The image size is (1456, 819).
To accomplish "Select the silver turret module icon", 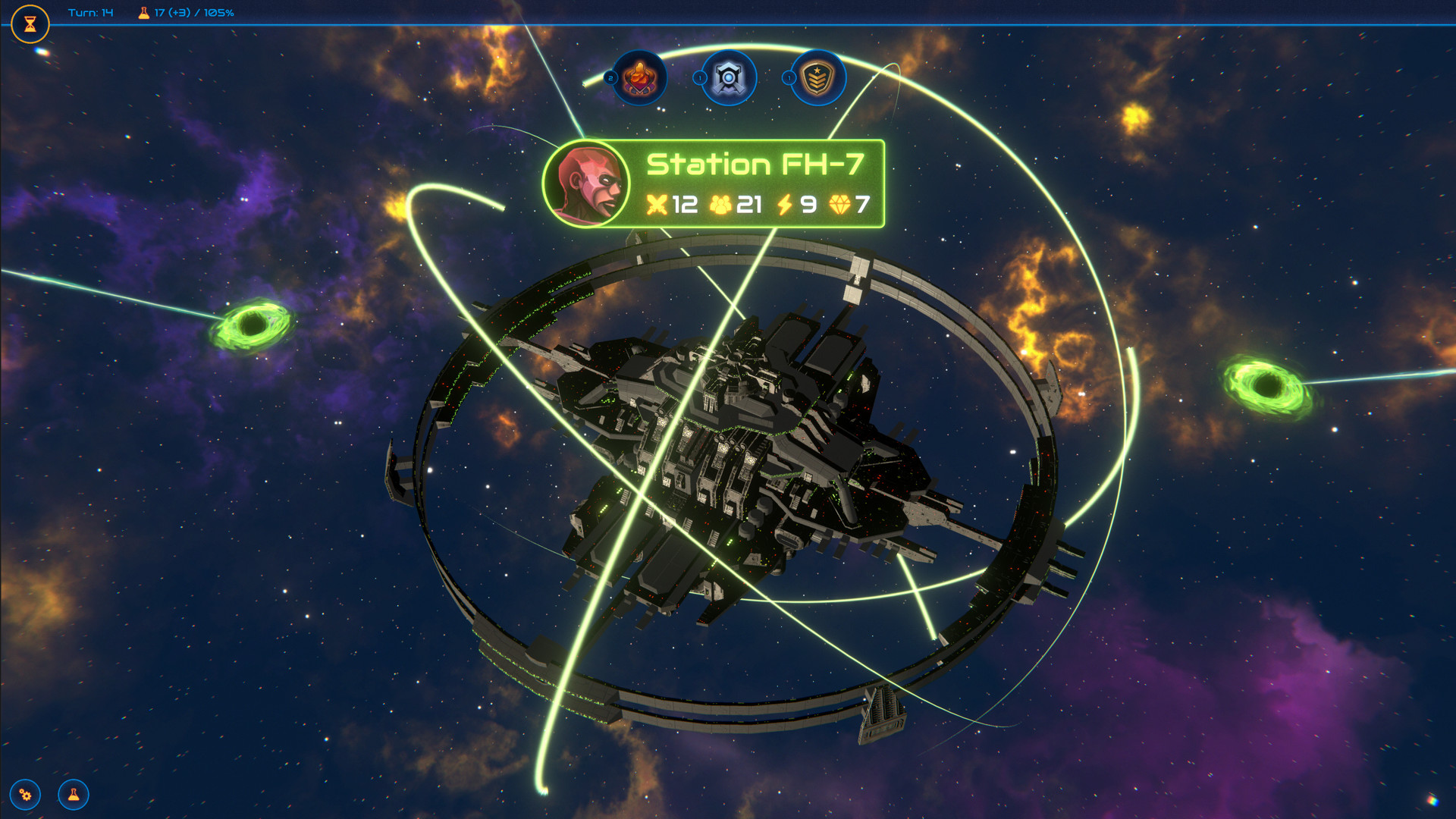I will coord(729,77).
